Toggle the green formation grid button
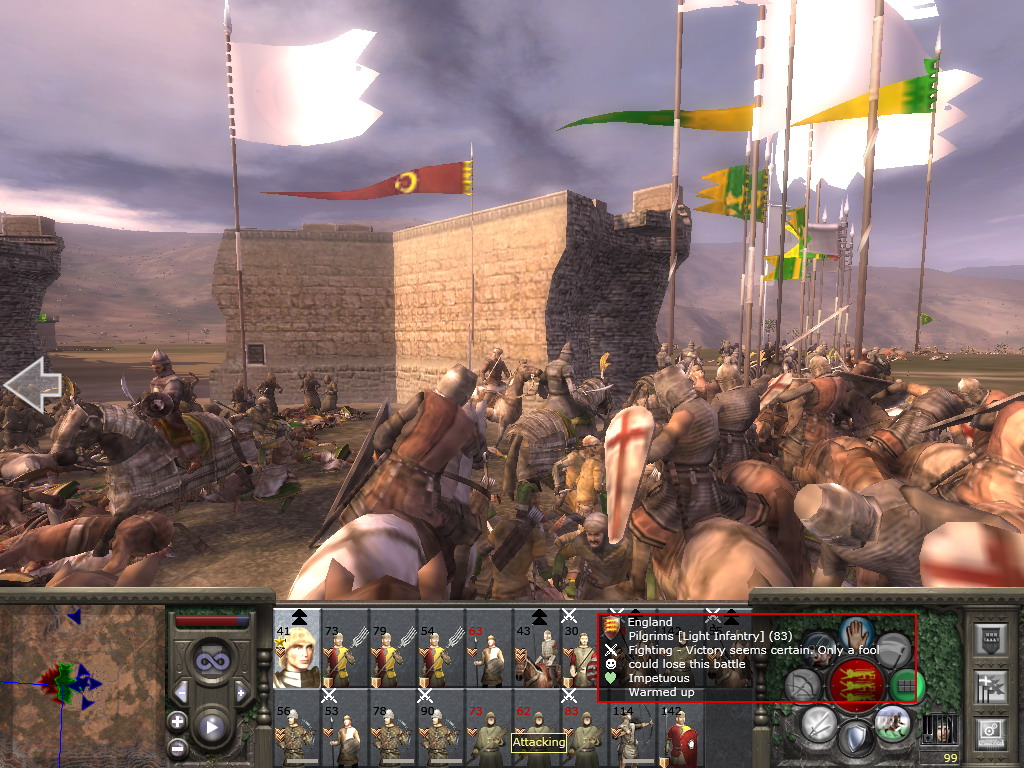Viewport: 1024px width, 768px height. [x=907, y=685]
